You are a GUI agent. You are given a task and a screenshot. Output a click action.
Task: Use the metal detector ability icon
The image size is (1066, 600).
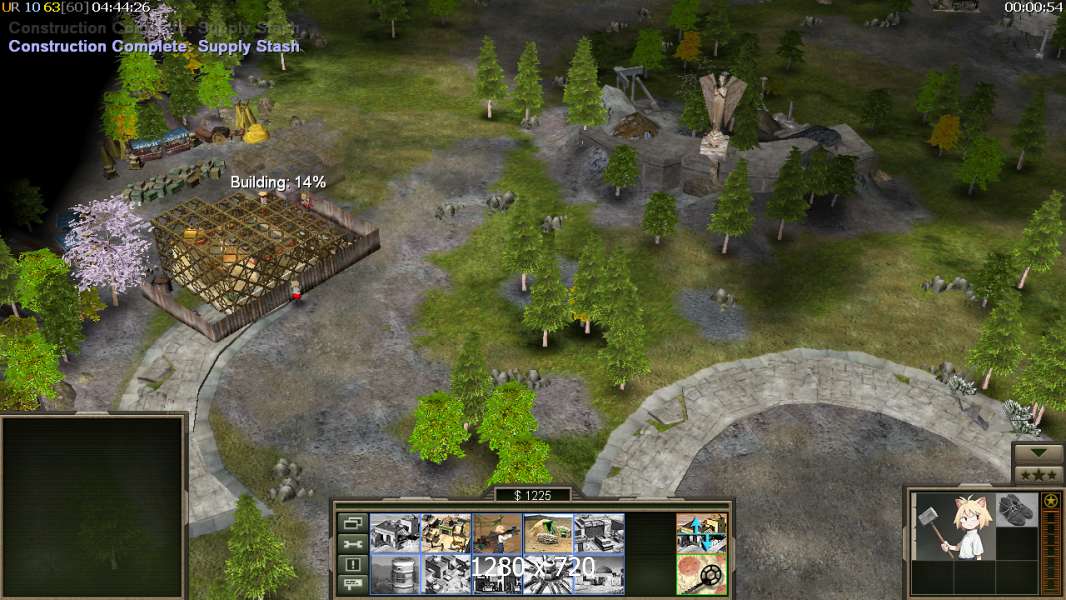[x=701, y=574]
